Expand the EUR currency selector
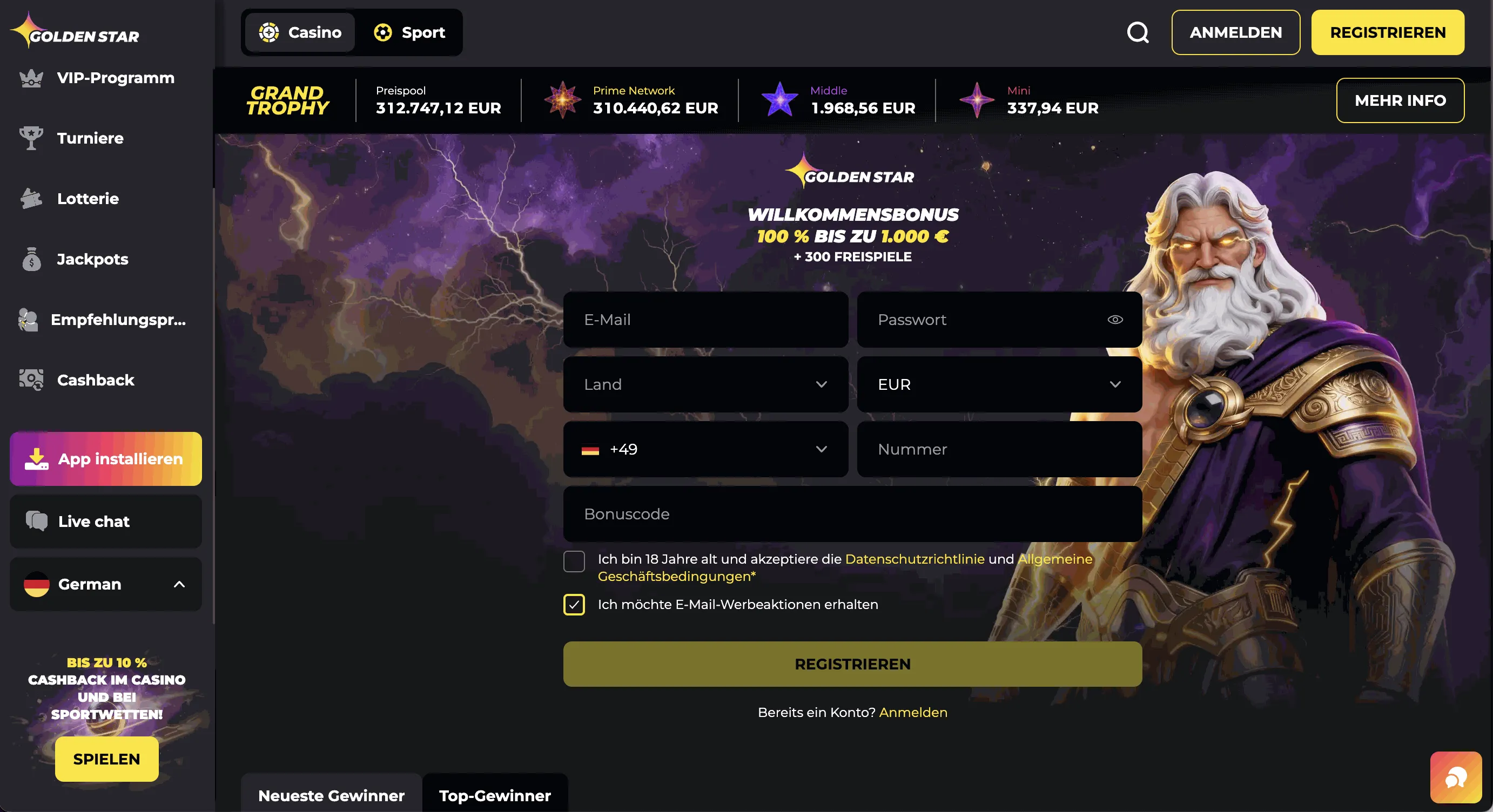Screen dimensions: 1493x812 (x=999, y=384)
